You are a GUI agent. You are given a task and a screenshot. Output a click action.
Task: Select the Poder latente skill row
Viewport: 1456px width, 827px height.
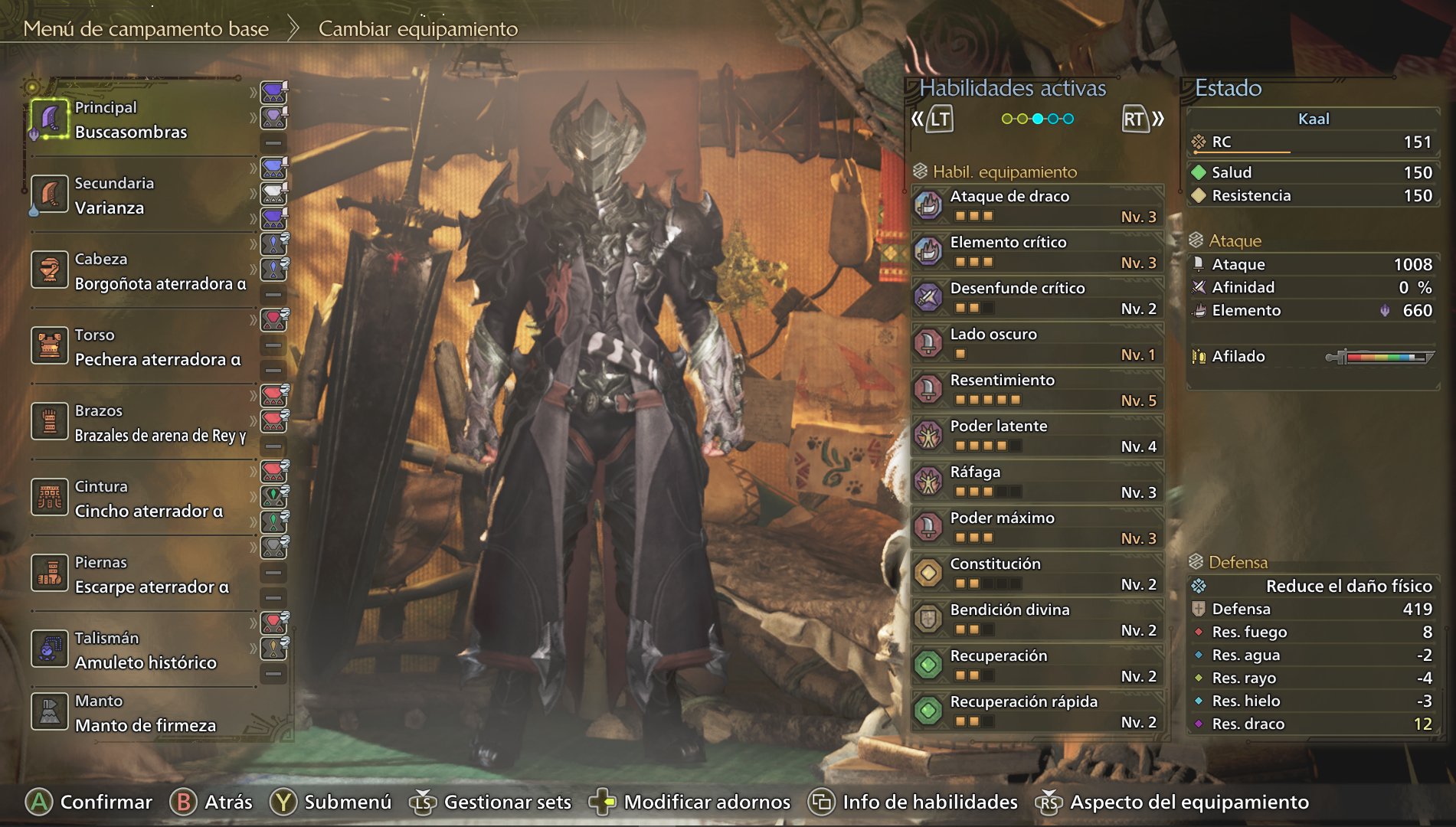click(x=1038, y=436)
